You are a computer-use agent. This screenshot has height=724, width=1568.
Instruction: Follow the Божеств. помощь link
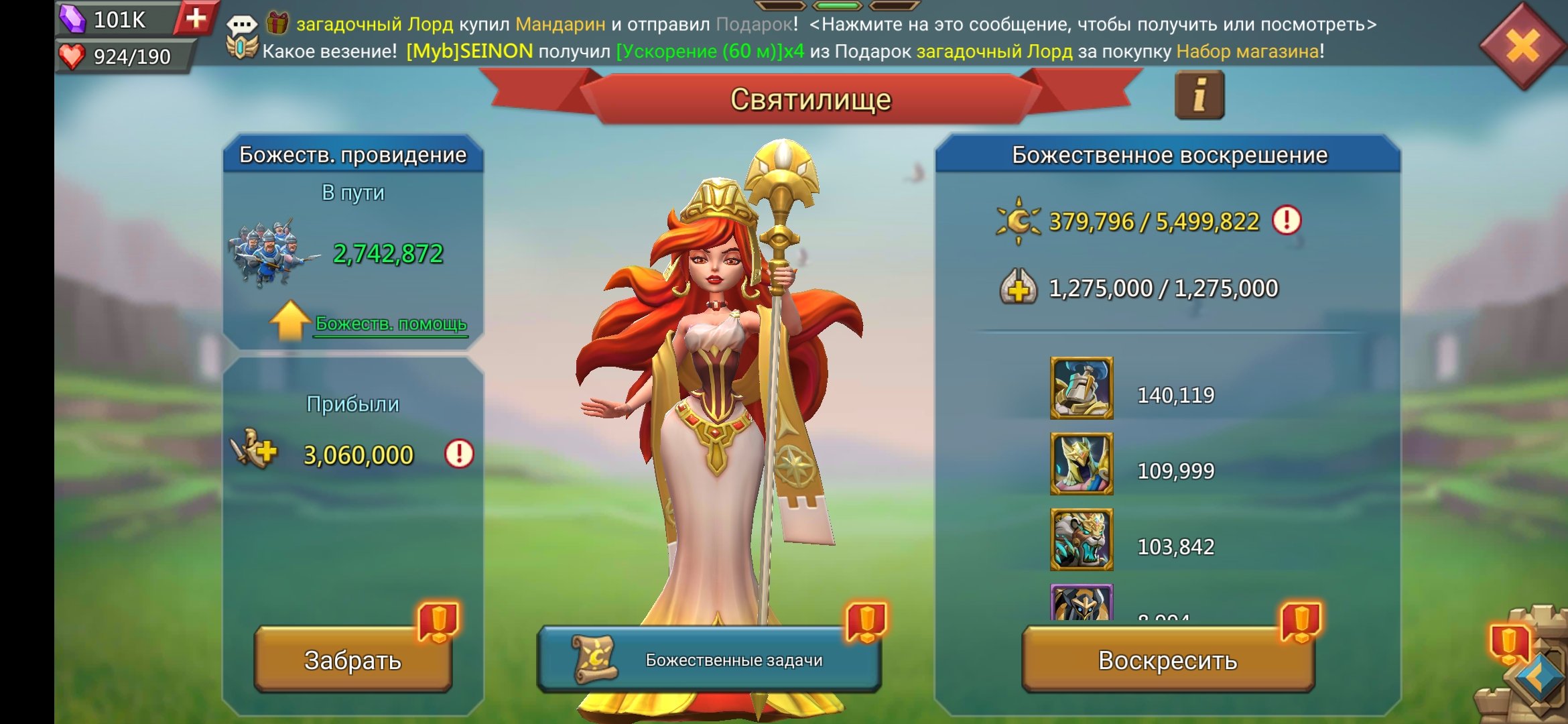click(391, 324)
